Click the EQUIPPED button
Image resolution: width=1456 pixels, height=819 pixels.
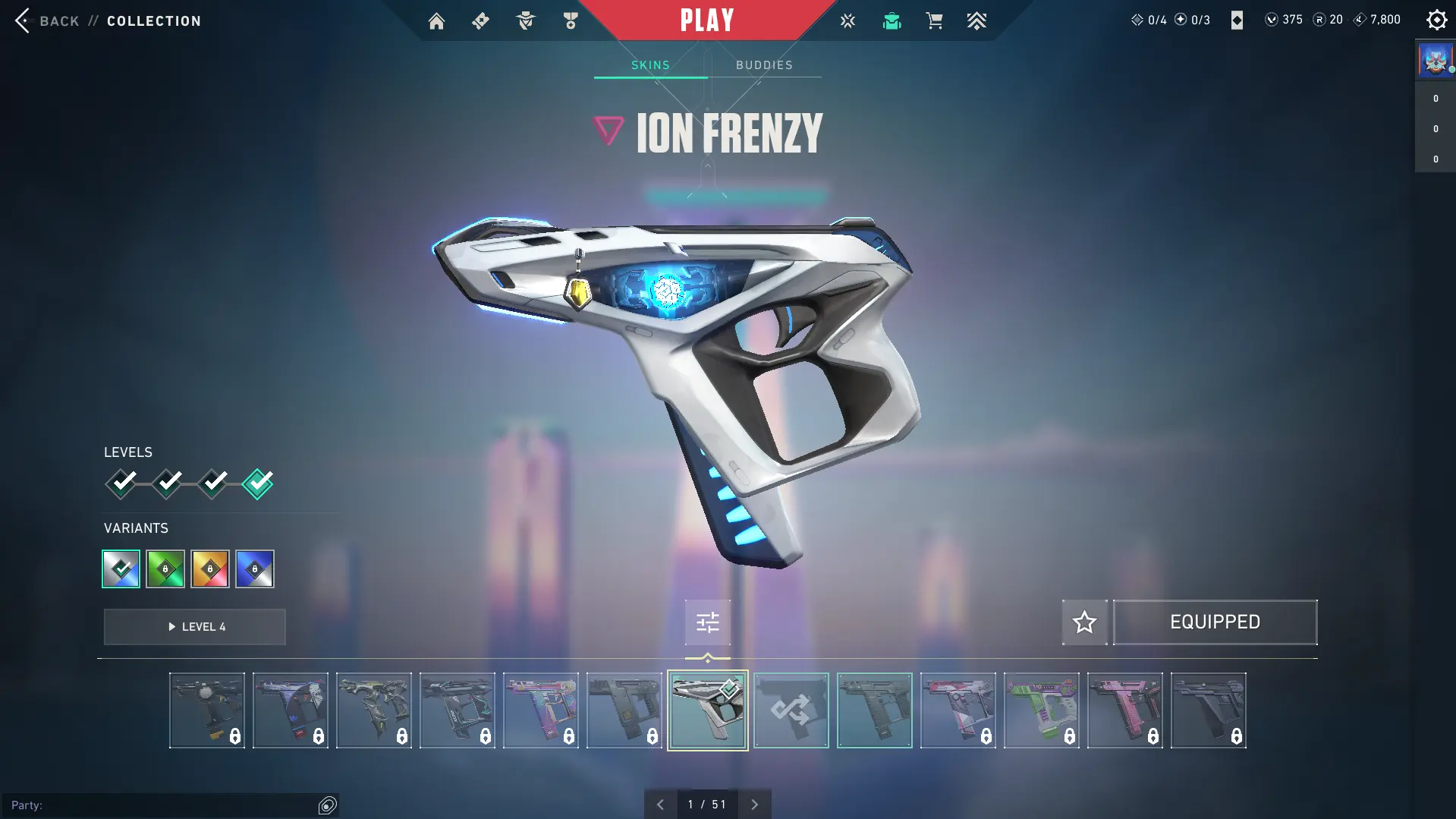click(x=1215, y=622)
